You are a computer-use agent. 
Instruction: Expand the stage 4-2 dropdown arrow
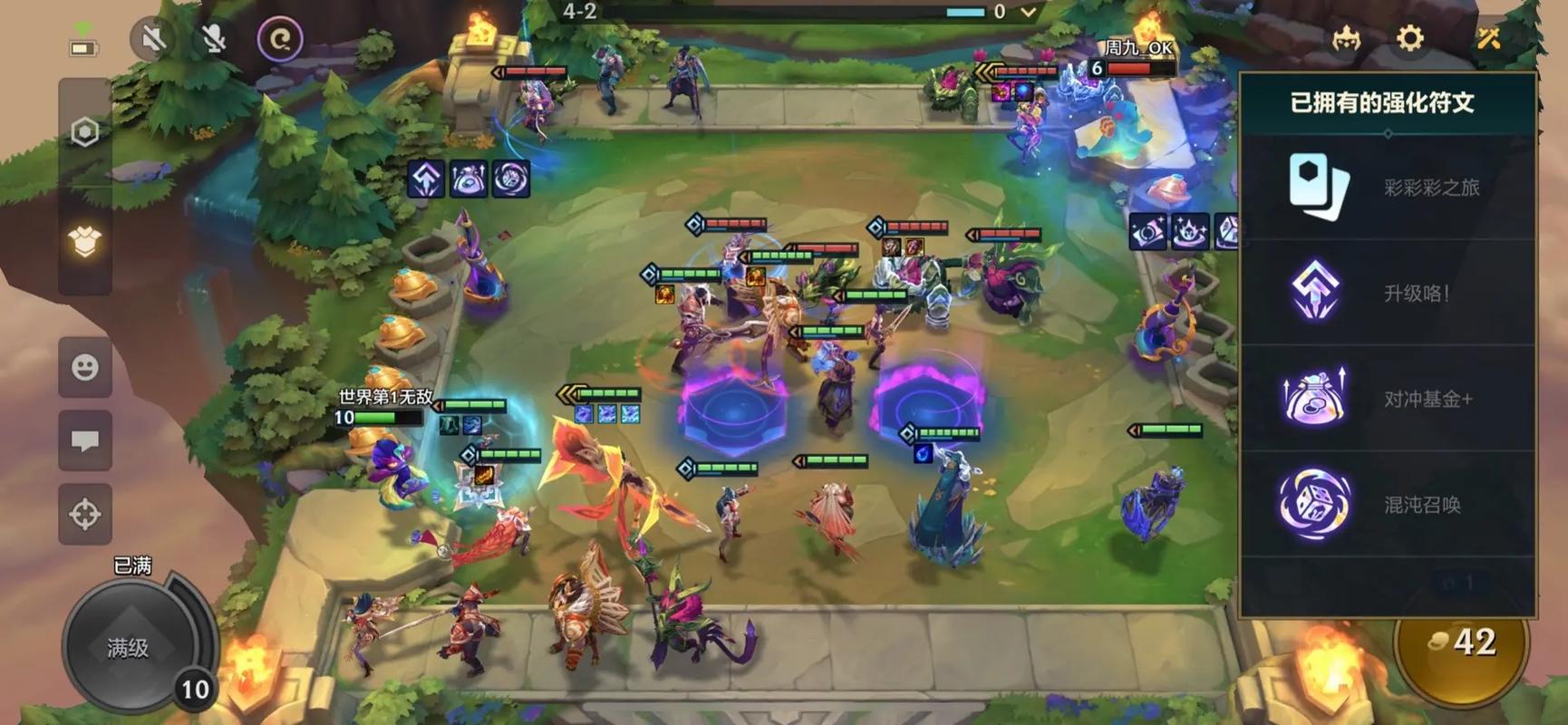(x=1028, y=12)
